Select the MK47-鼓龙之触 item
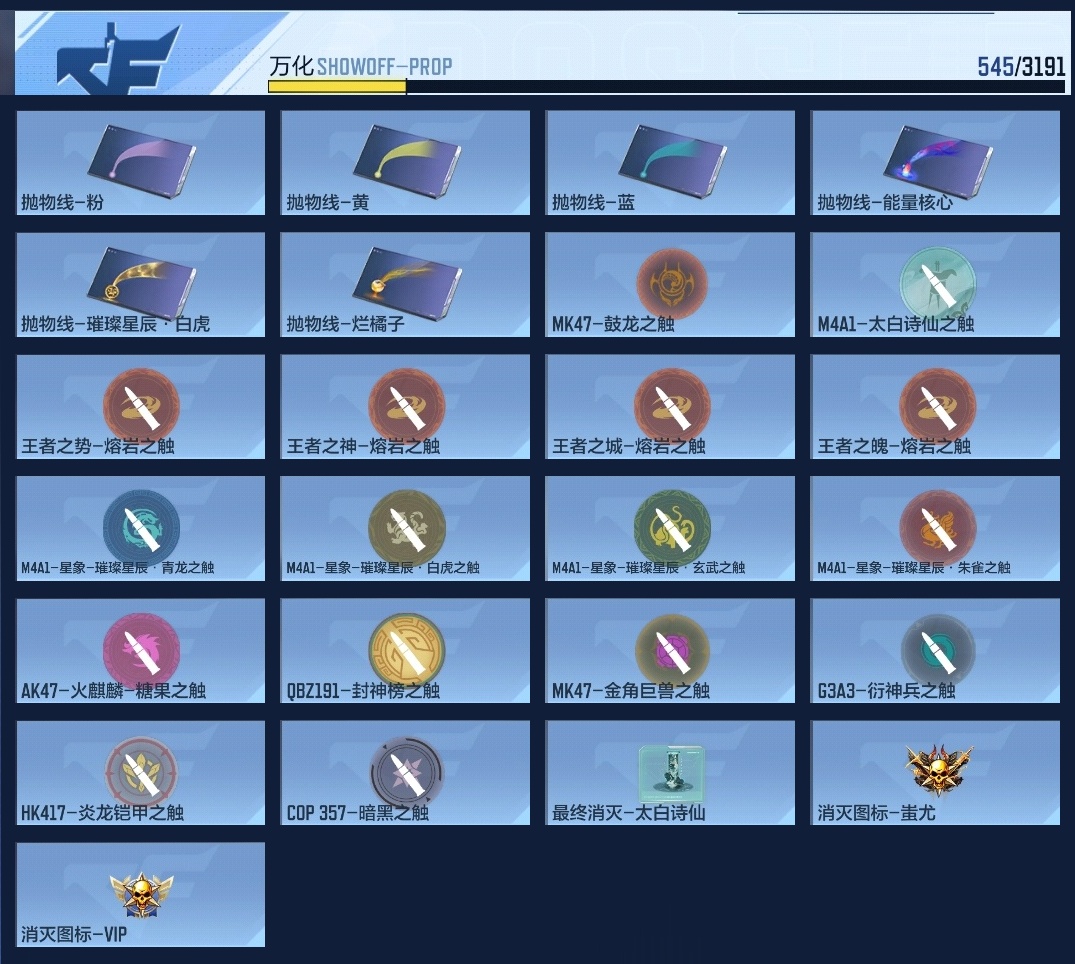 [x=670, y=284]
